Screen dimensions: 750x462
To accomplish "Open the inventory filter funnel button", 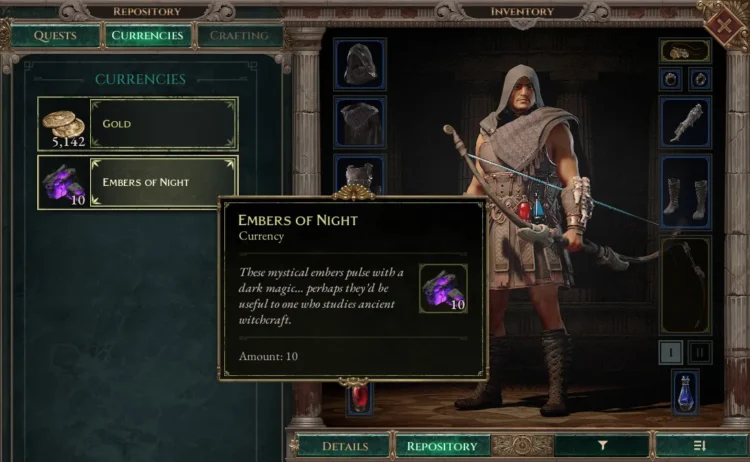I will (x=602, y=446).
